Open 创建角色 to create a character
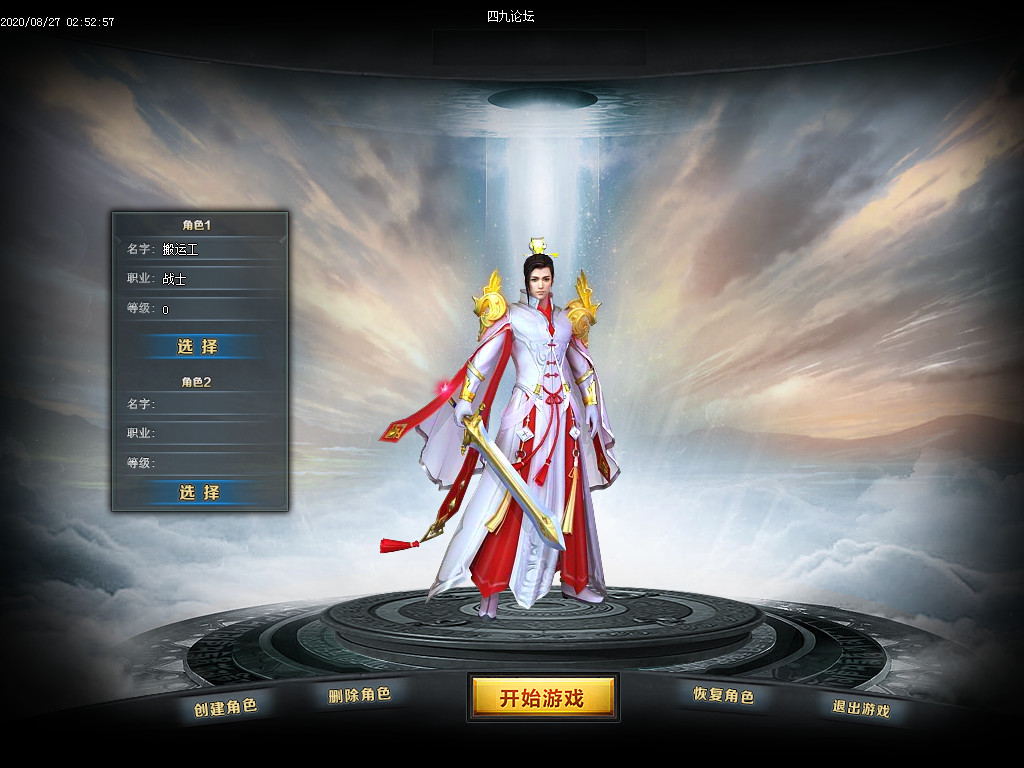This screenshot has width=1024, height=768. tap(225, 707)
